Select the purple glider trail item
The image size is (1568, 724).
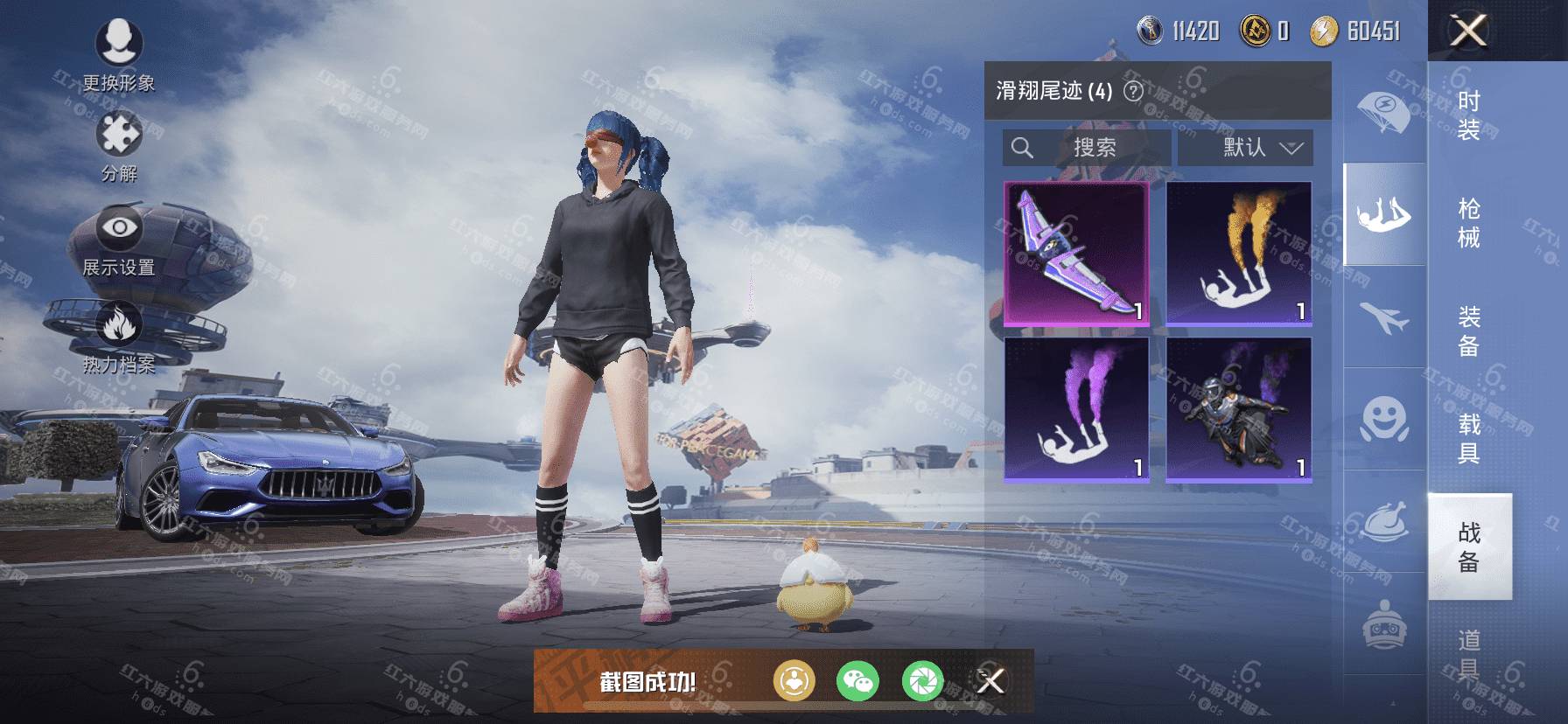coord(1076,254)
